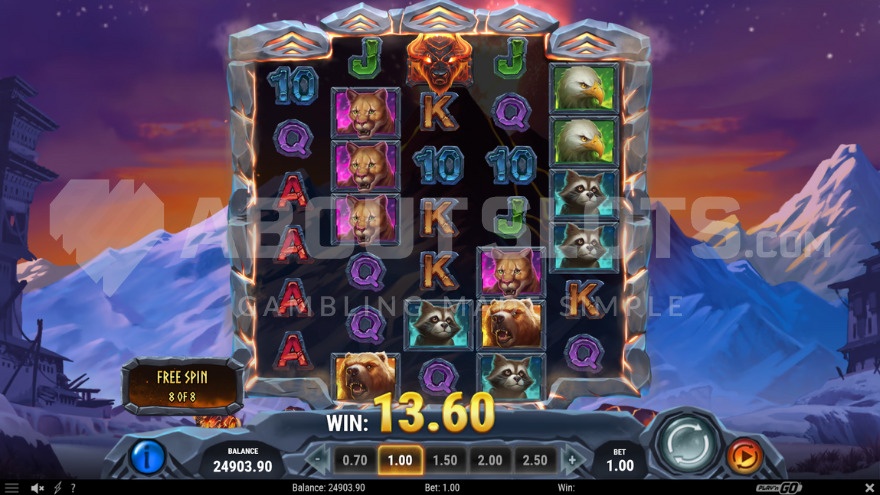Open the question mark help icon

pos(72,488)
